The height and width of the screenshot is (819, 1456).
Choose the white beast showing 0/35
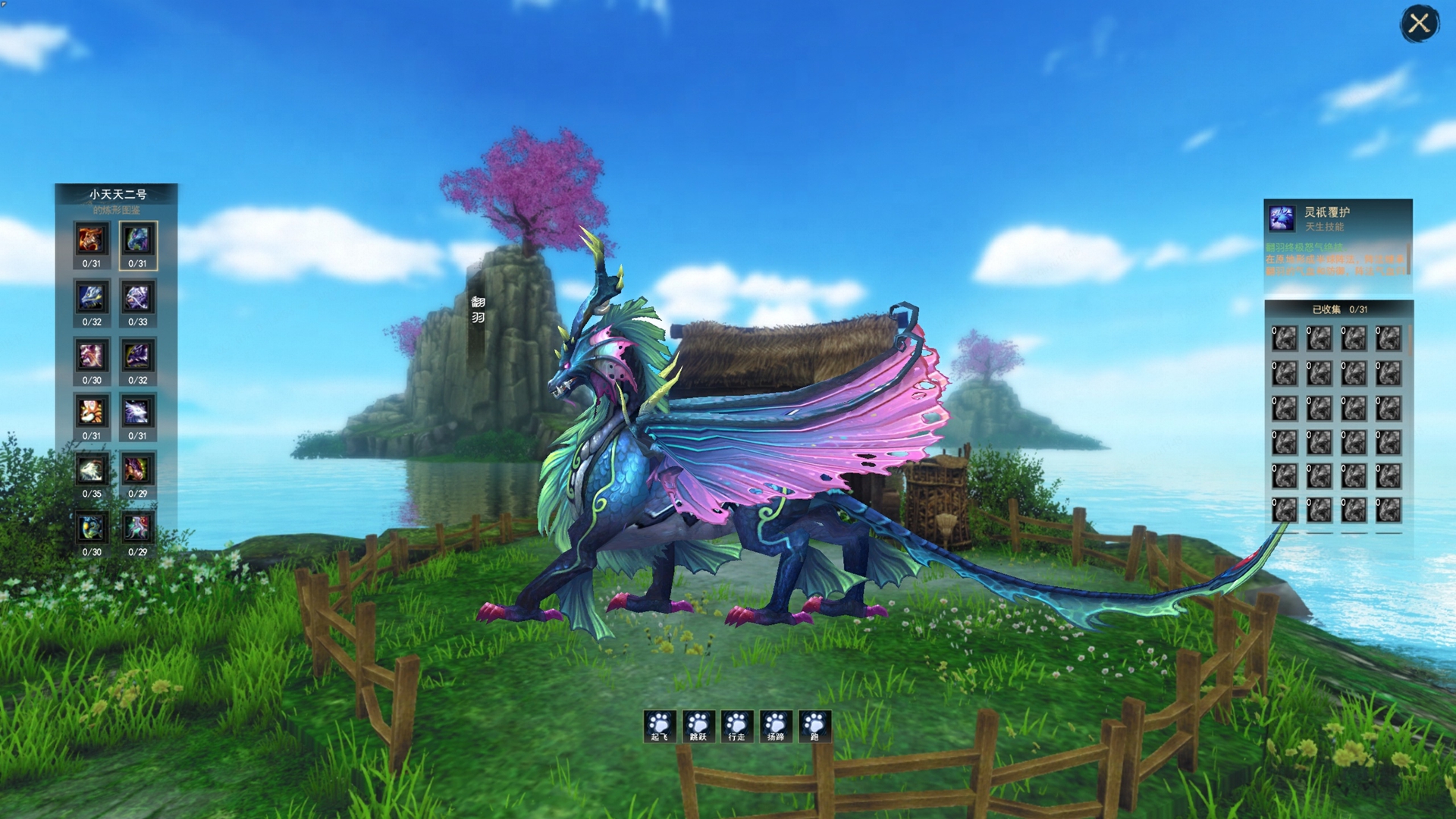[x=92, y=470]
